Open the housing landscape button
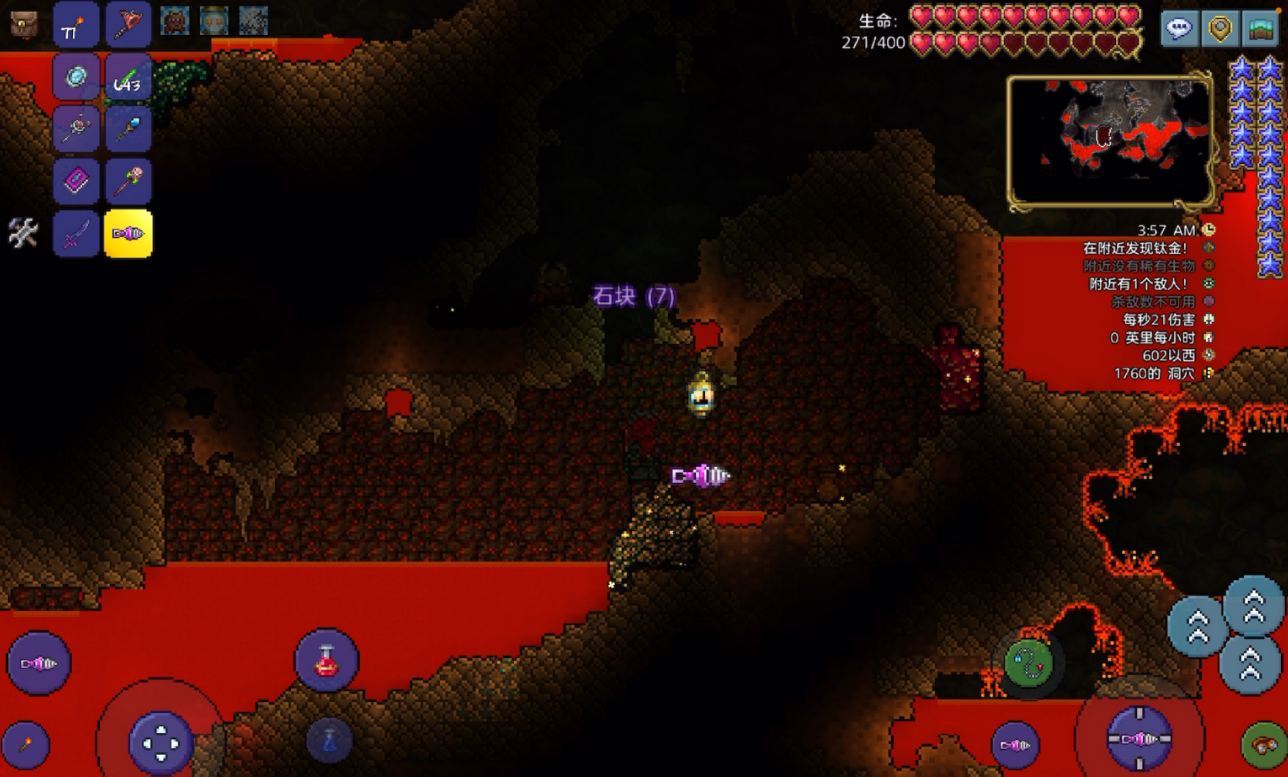 (x=1260, y=28)
